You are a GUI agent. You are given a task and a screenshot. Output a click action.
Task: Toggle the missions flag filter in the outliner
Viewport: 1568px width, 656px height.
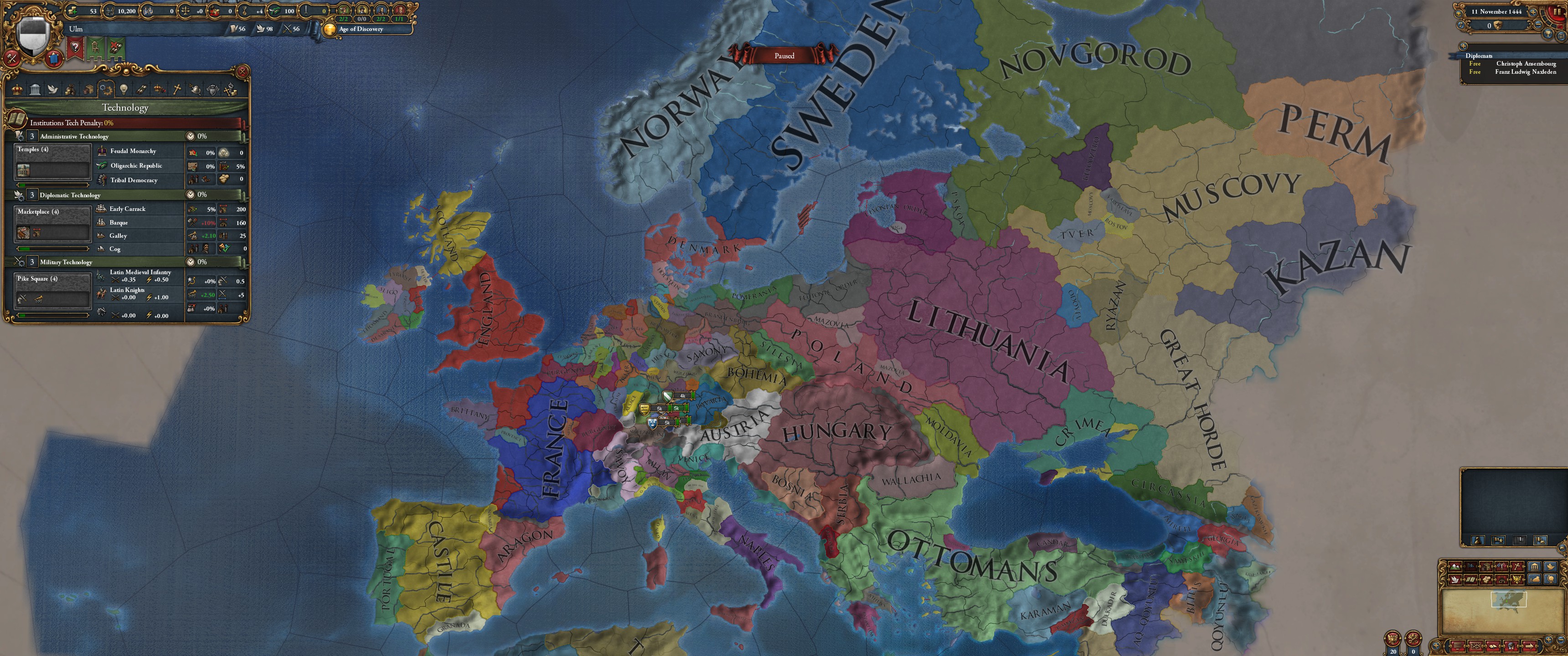(1499, 540)
